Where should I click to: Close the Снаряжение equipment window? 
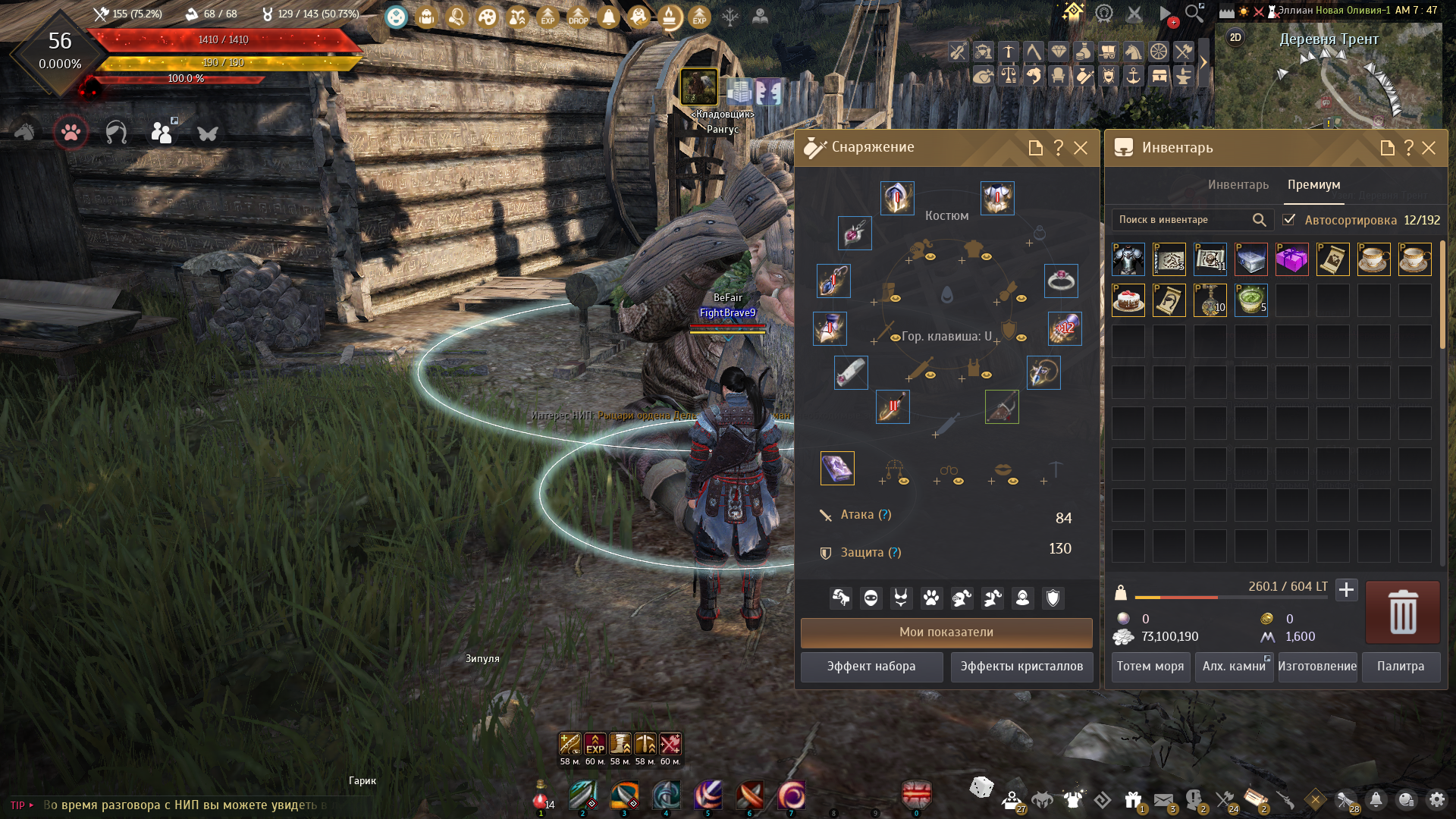[x=1081, y=148]
